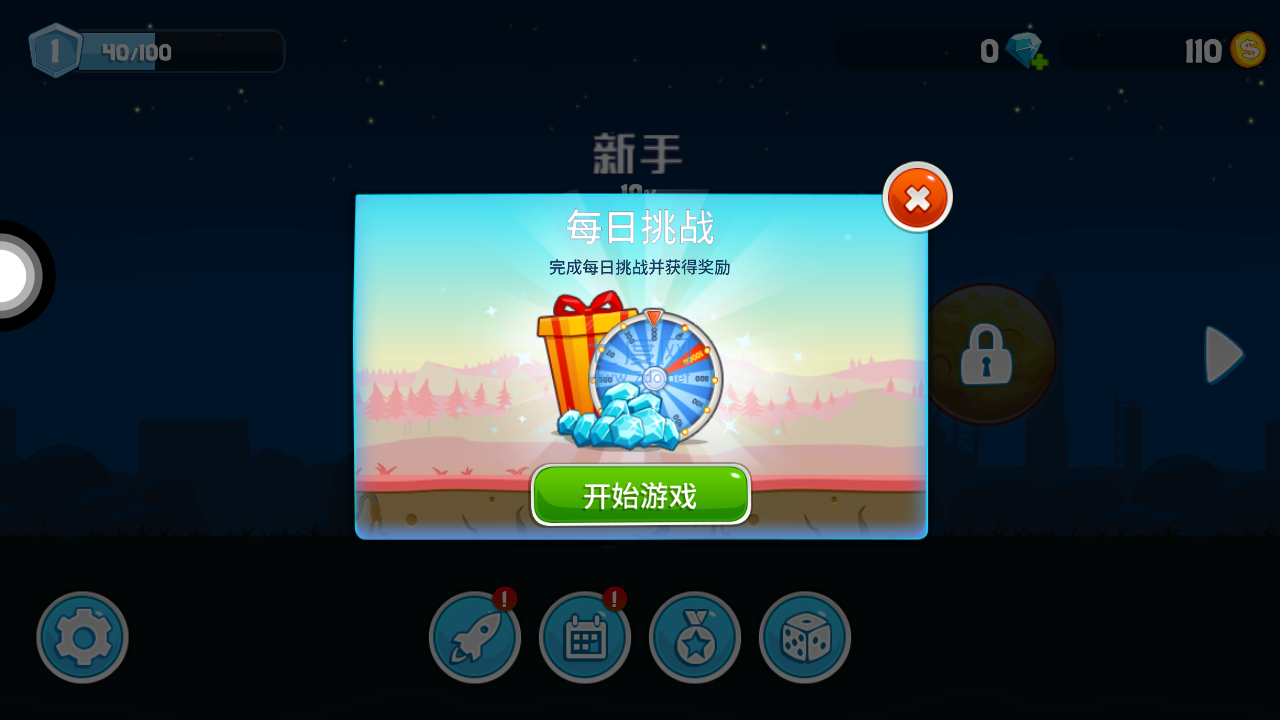Open the settings gear icon
The height and width of the screenshot is (720, 1280).
point(82,637)
